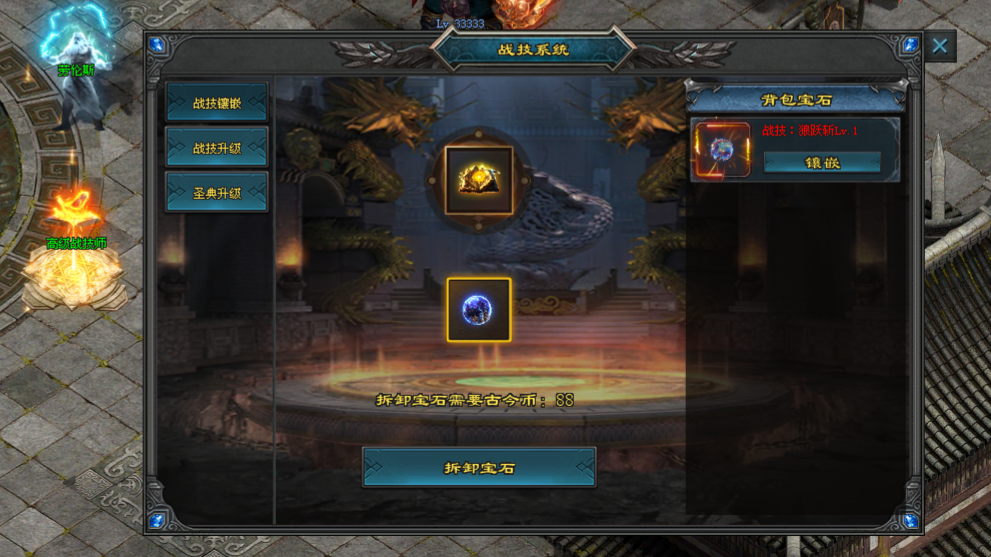Switch to the 战技镶嵌 tab
The image size is (991, 557).
(x=217, y=102)
